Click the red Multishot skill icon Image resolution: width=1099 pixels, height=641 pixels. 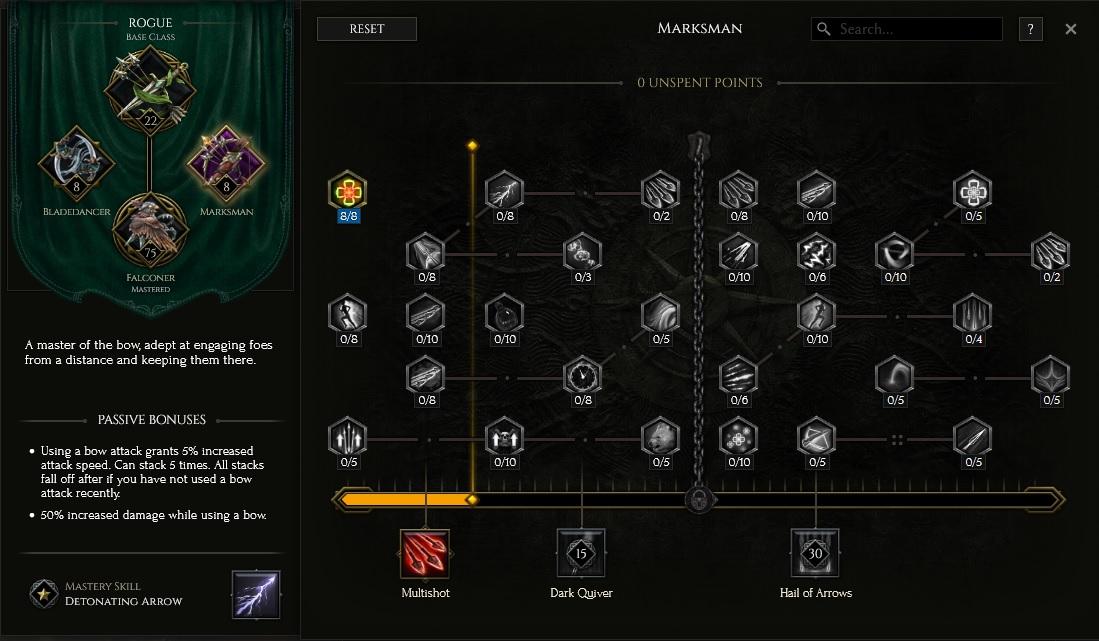point(426,555)
